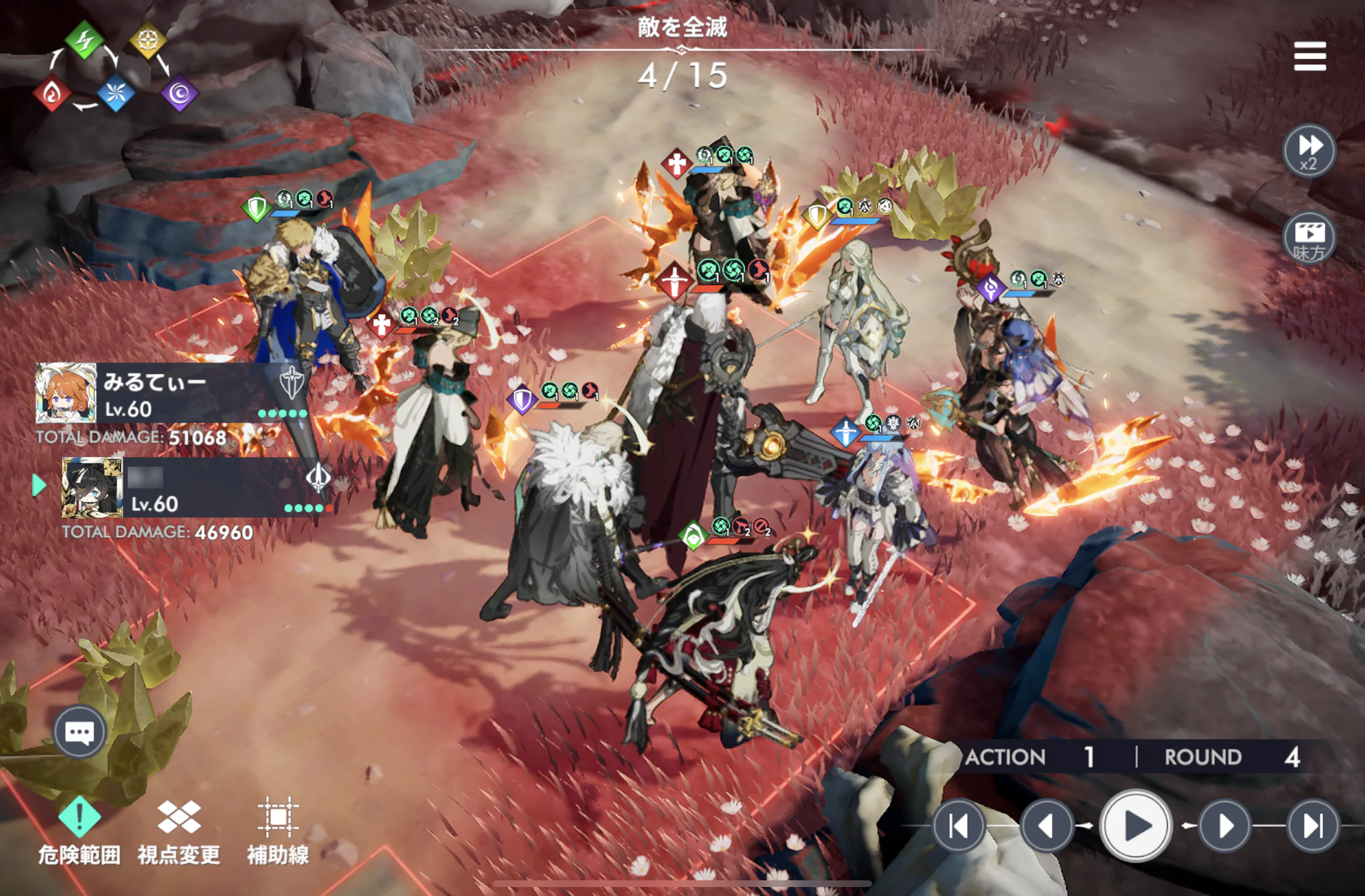Step forward one action
This screenshot has height=896, width=1365.
pyautogui.click(x=1225, y=826)
